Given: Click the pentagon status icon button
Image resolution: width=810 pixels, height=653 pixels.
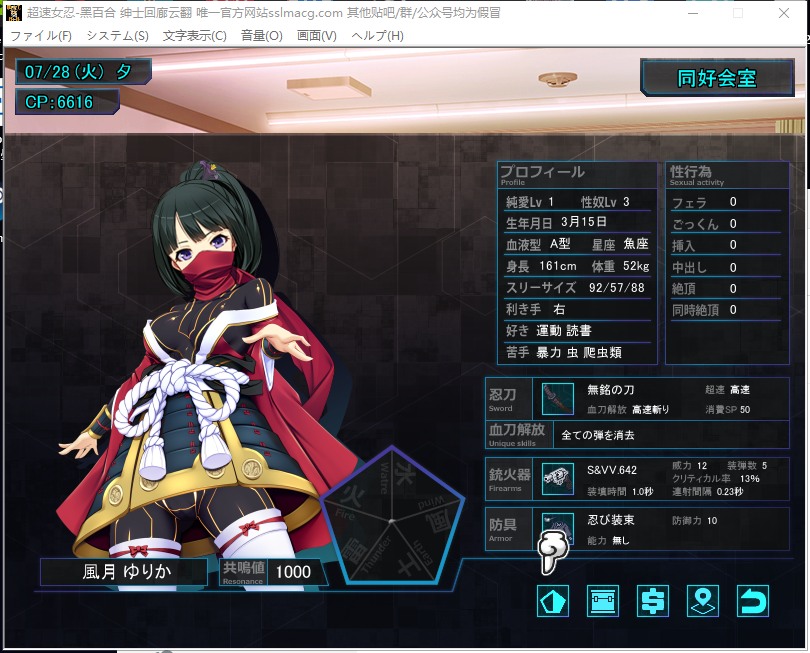Looking at the screenshot, I should (x=553, y=601).
